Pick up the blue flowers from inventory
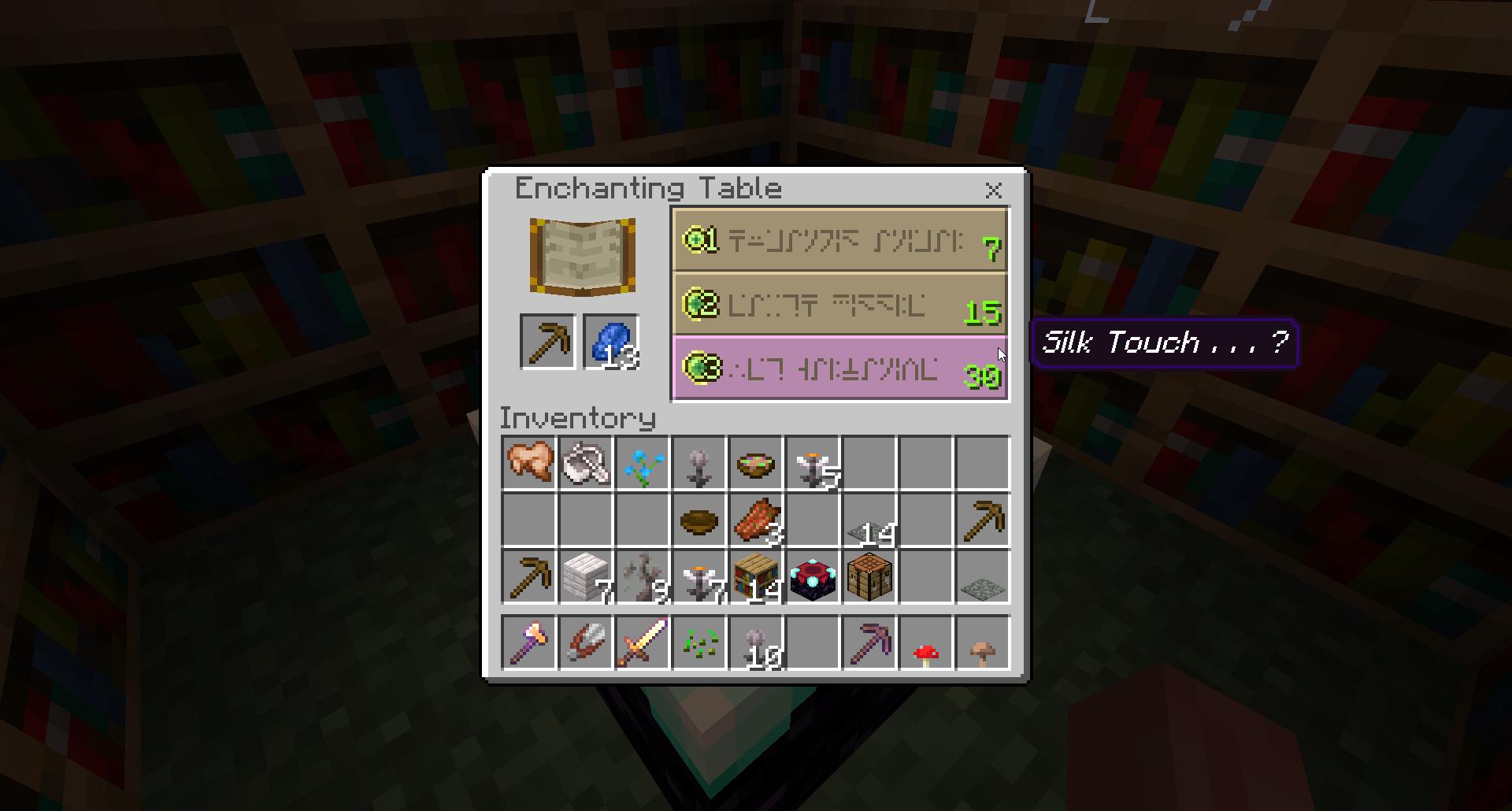The image size is (1512, 811). click(x=643, y=463)
